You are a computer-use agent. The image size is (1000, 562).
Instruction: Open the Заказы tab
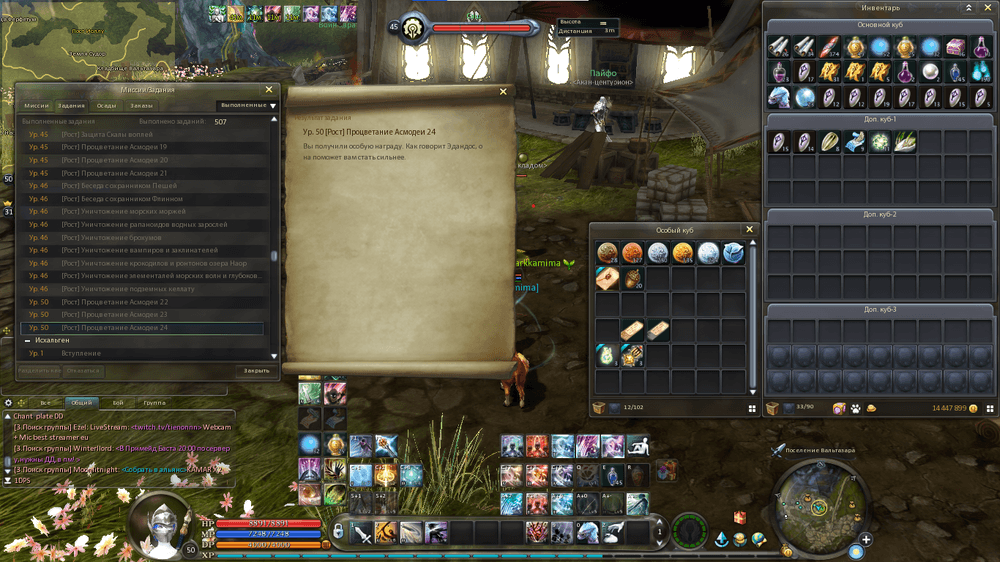click(x=141, y=105)
